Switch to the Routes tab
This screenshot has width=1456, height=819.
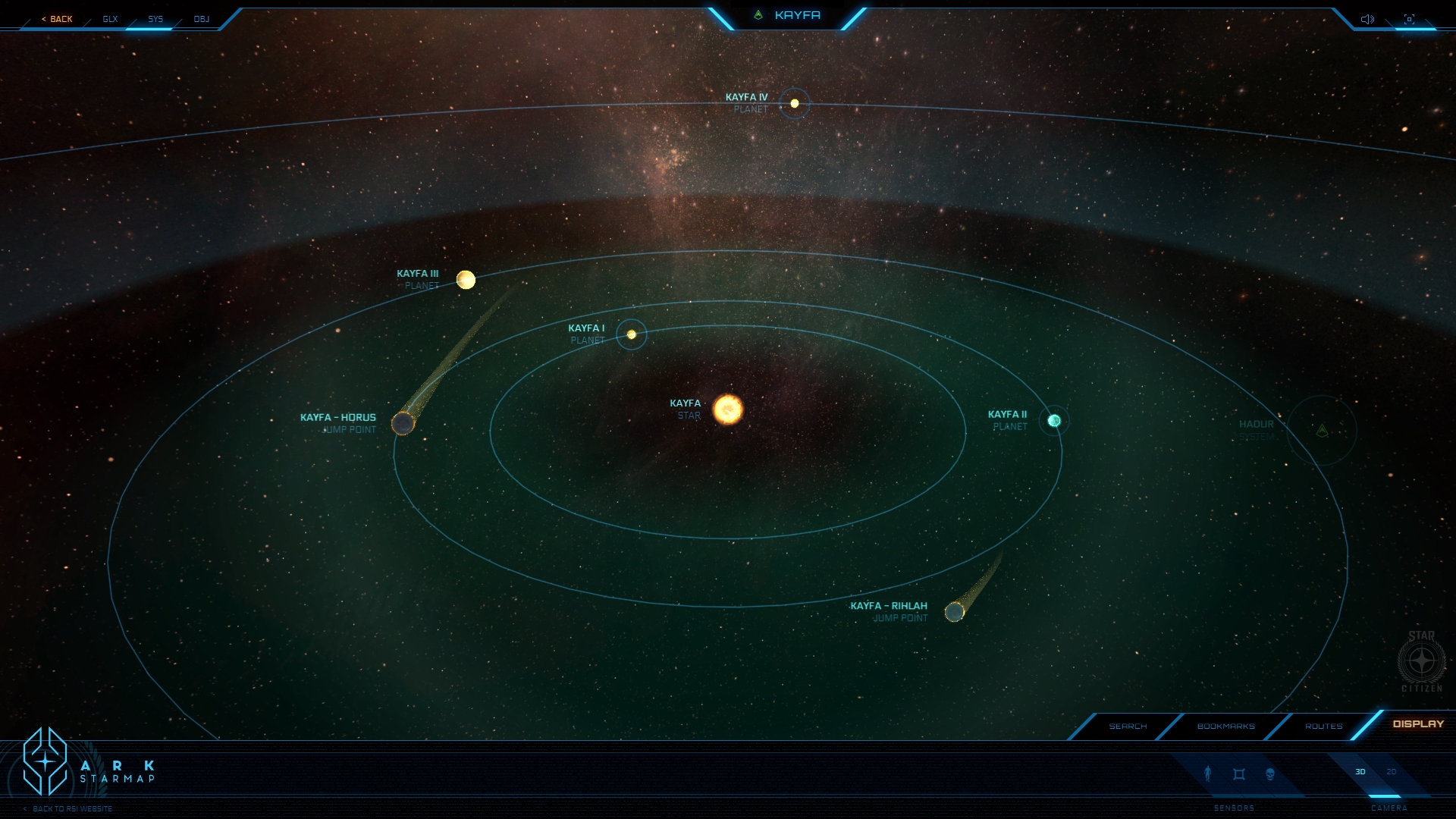(1323, 726)
